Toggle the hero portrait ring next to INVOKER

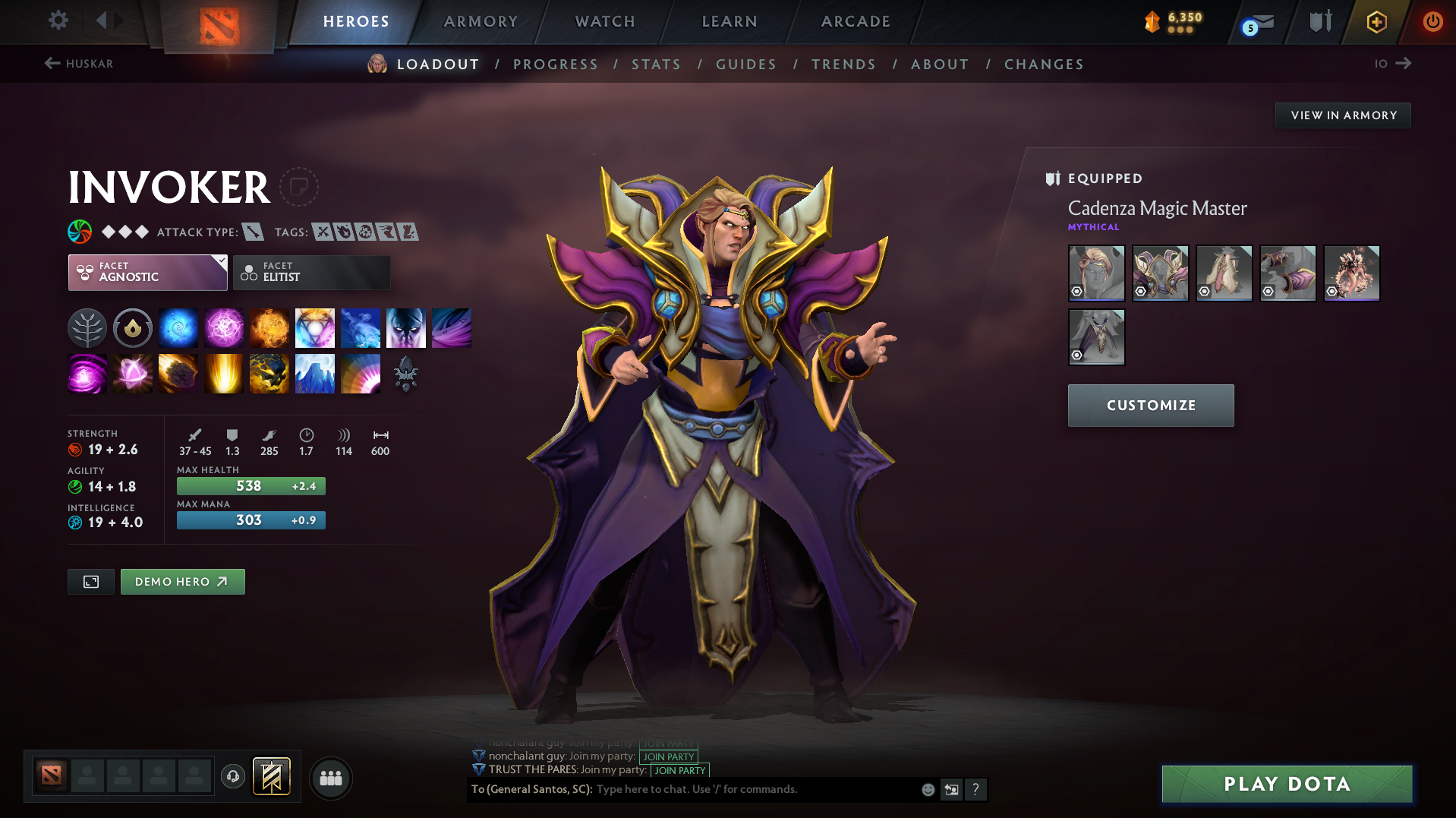299,187
